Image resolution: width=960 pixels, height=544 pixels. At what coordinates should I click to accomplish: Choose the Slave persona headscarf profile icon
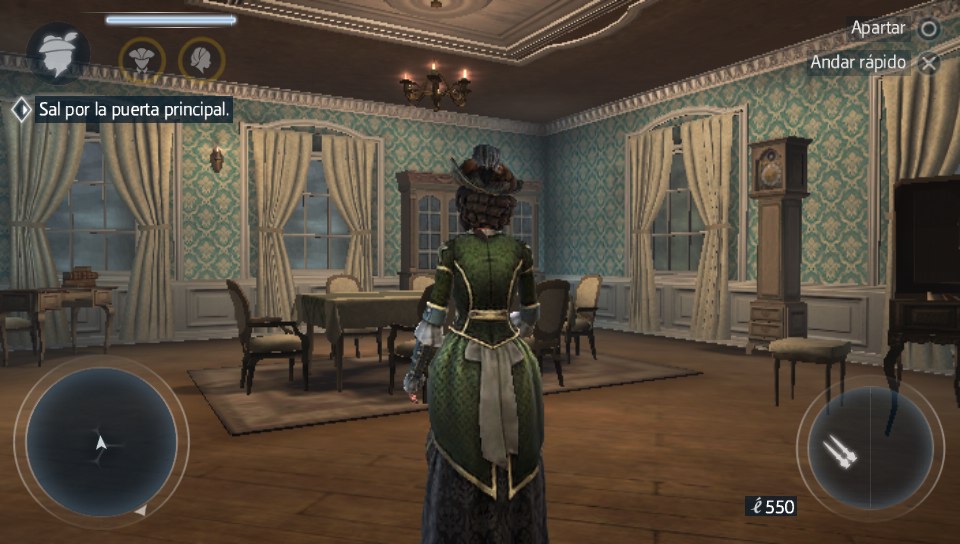point(201,59)
